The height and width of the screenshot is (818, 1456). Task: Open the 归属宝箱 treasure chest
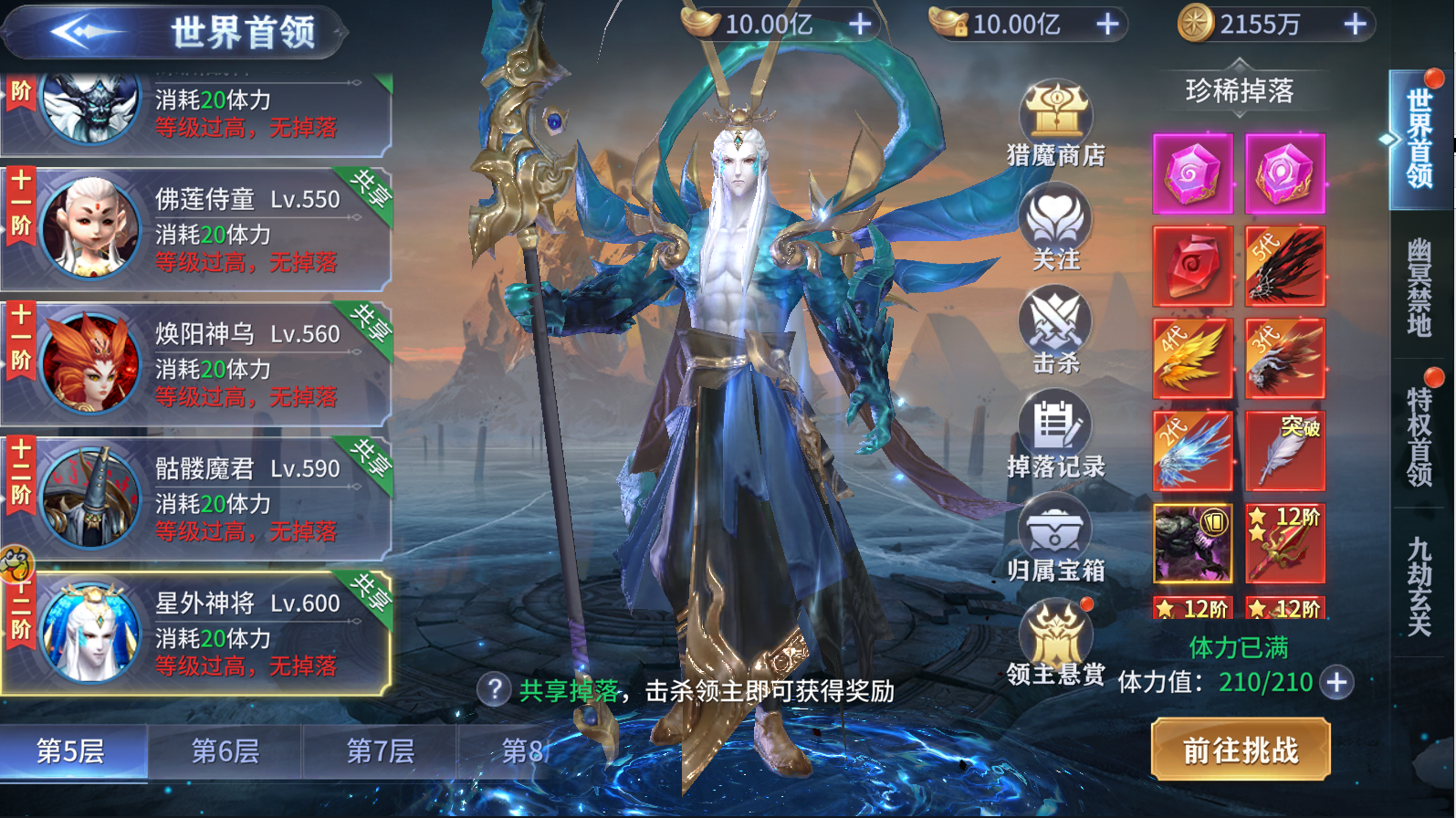point(1056,539)
